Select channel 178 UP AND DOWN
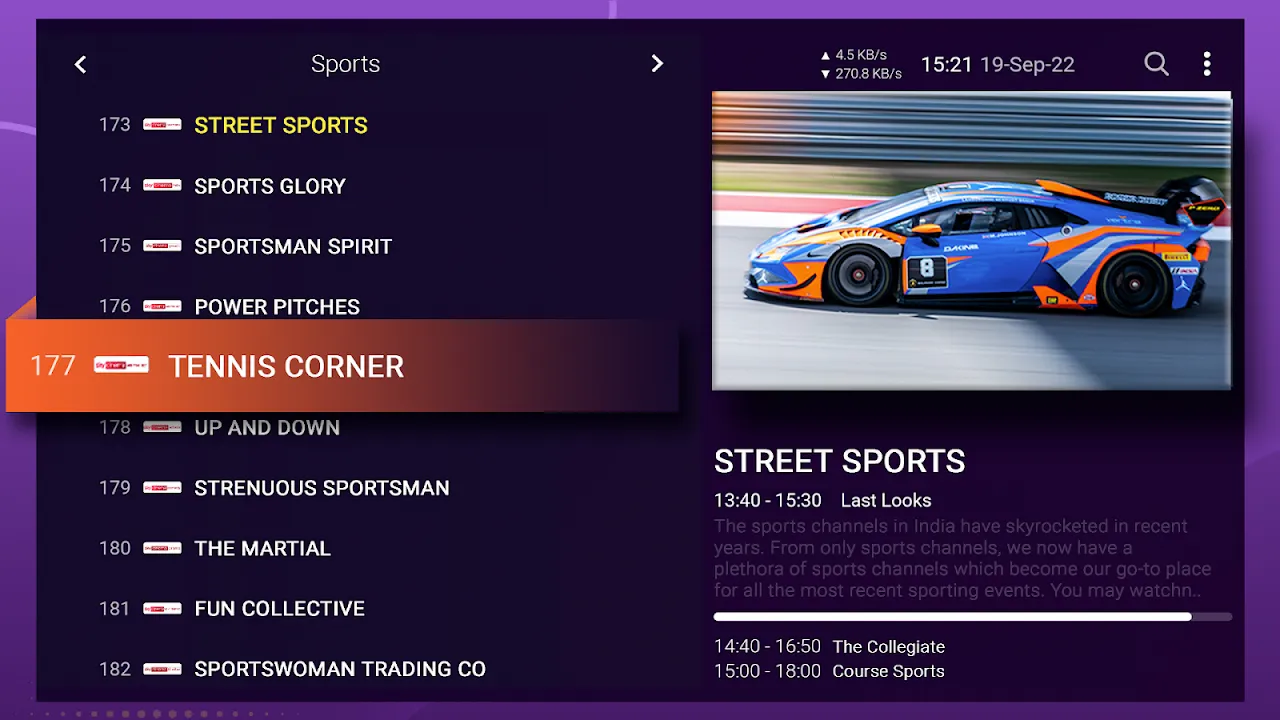 point(266,427)
